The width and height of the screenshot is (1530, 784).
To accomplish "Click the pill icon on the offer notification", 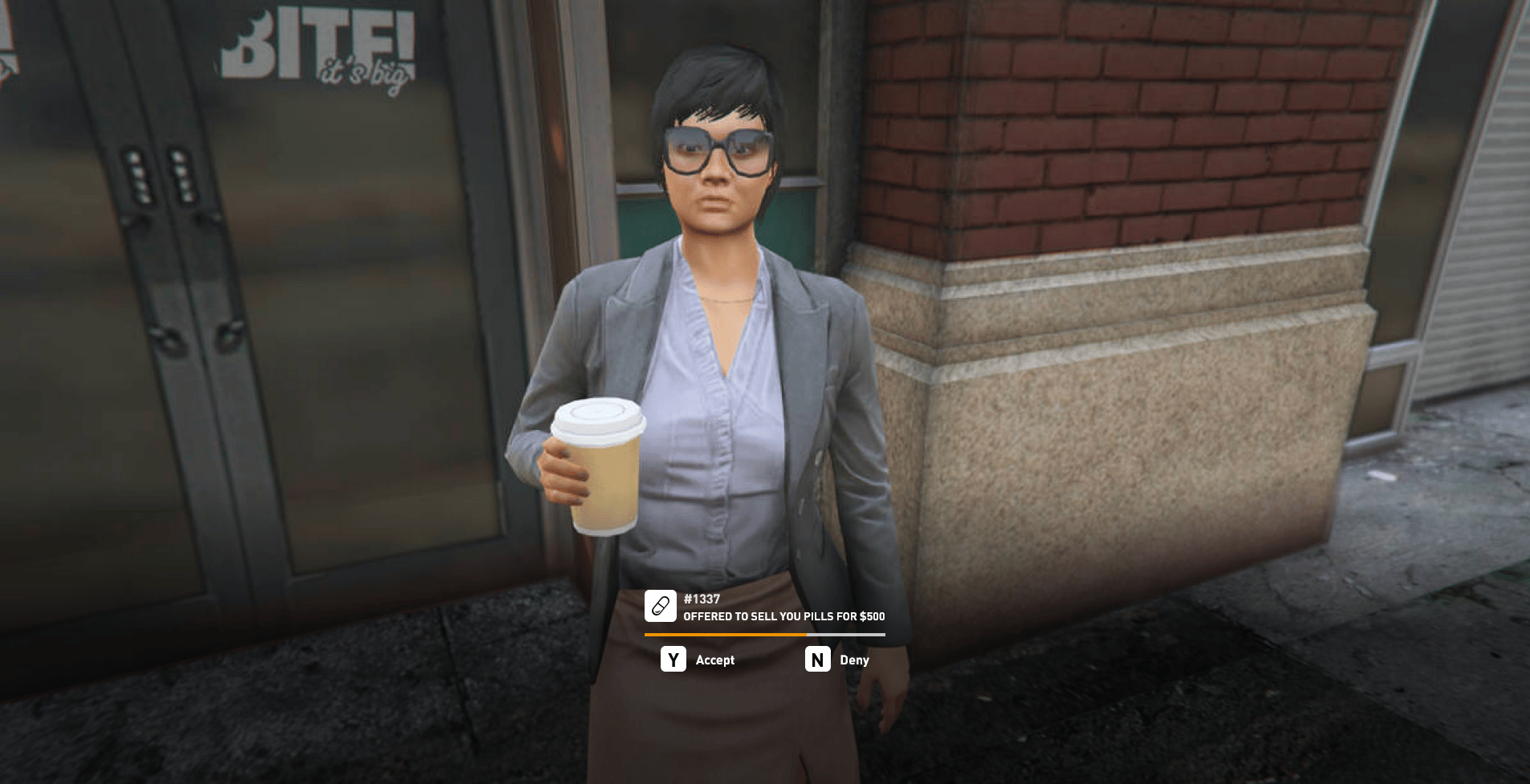I will coord(661,606).
